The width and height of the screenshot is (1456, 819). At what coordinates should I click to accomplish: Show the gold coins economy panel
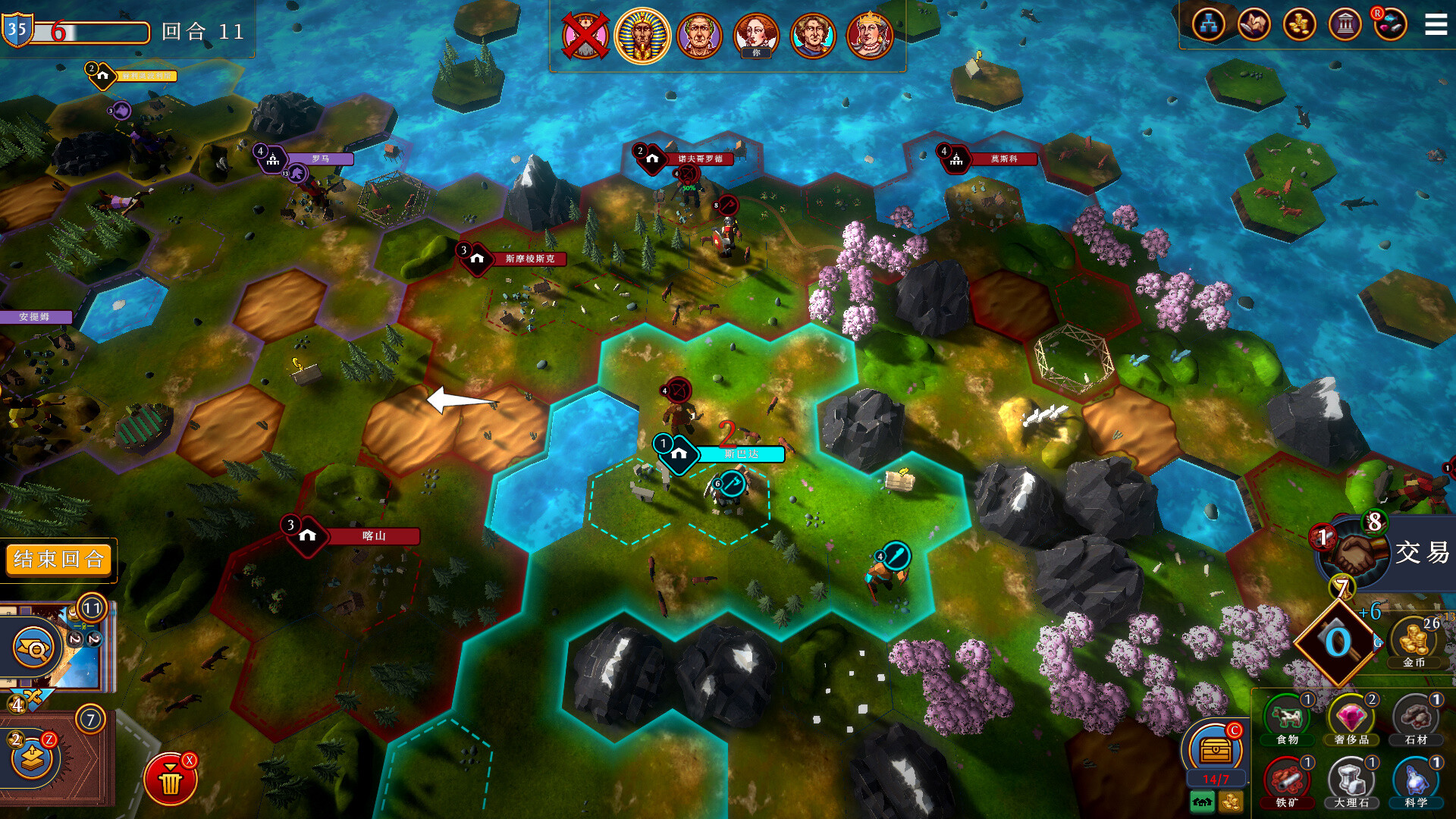pyautogui.click(x=1299, y=25)
